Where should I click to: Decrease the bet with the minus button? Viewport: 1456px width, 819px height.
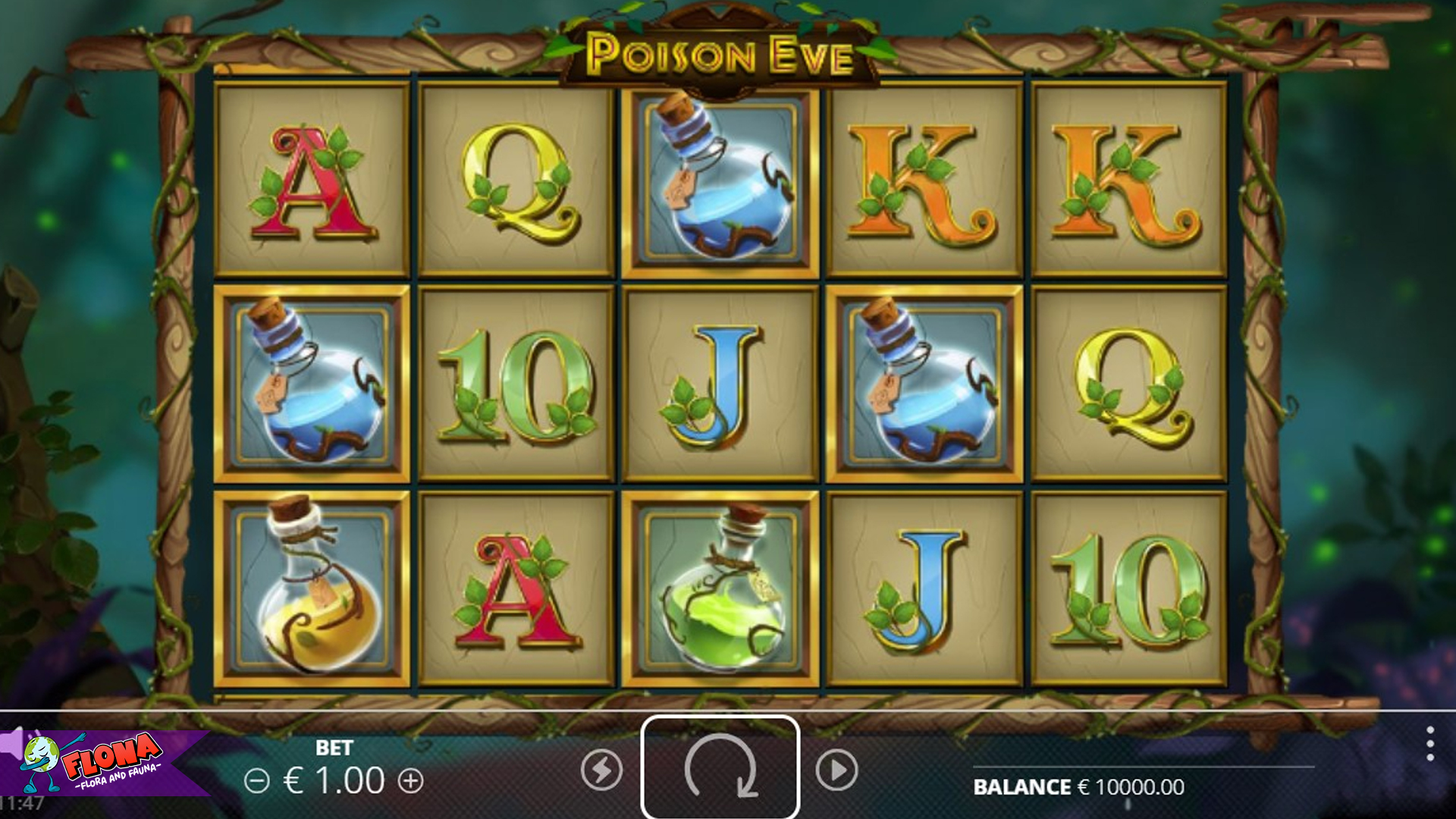pos(257,781)
